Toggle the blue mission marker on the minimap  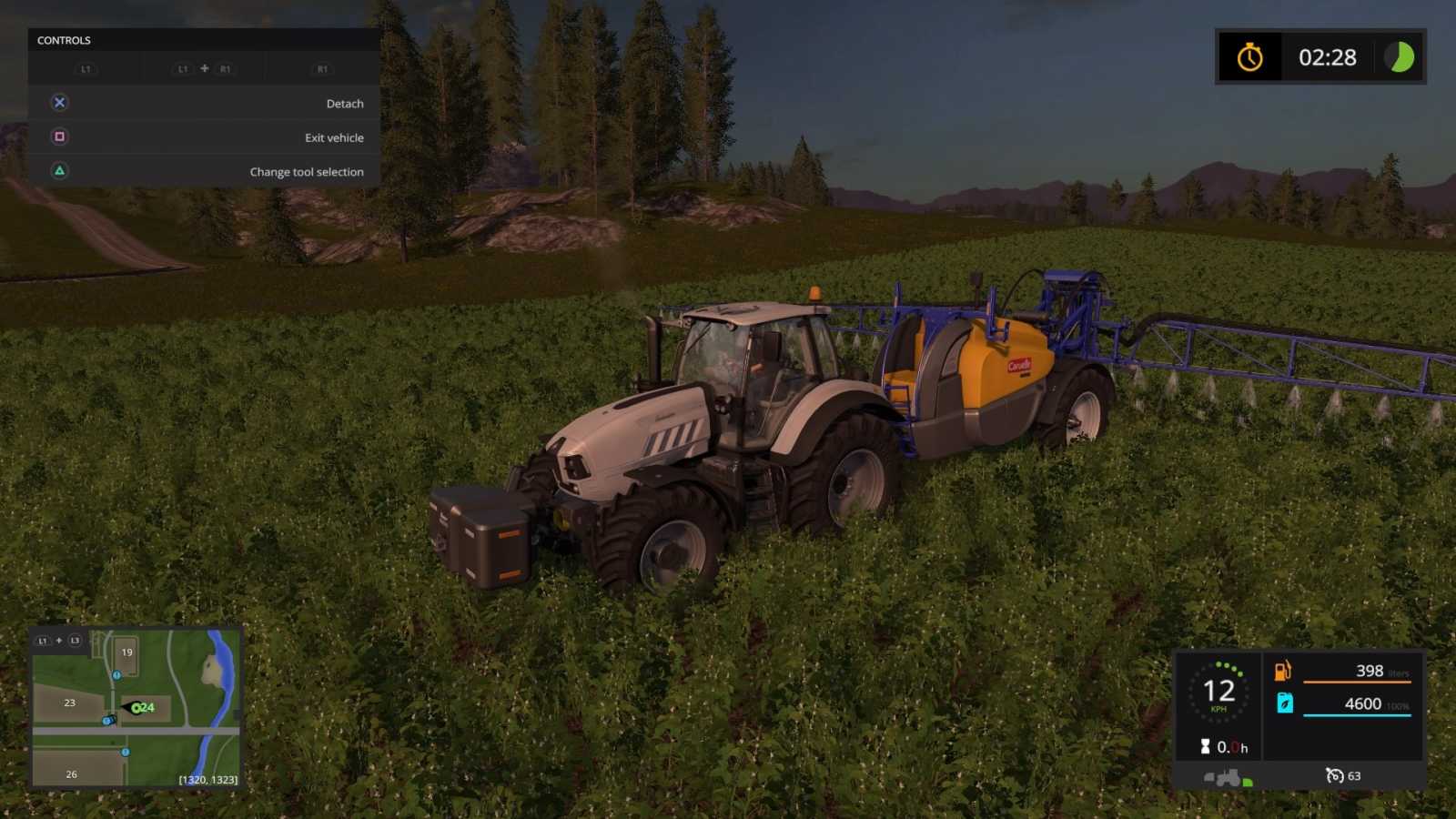click(116, 674)
